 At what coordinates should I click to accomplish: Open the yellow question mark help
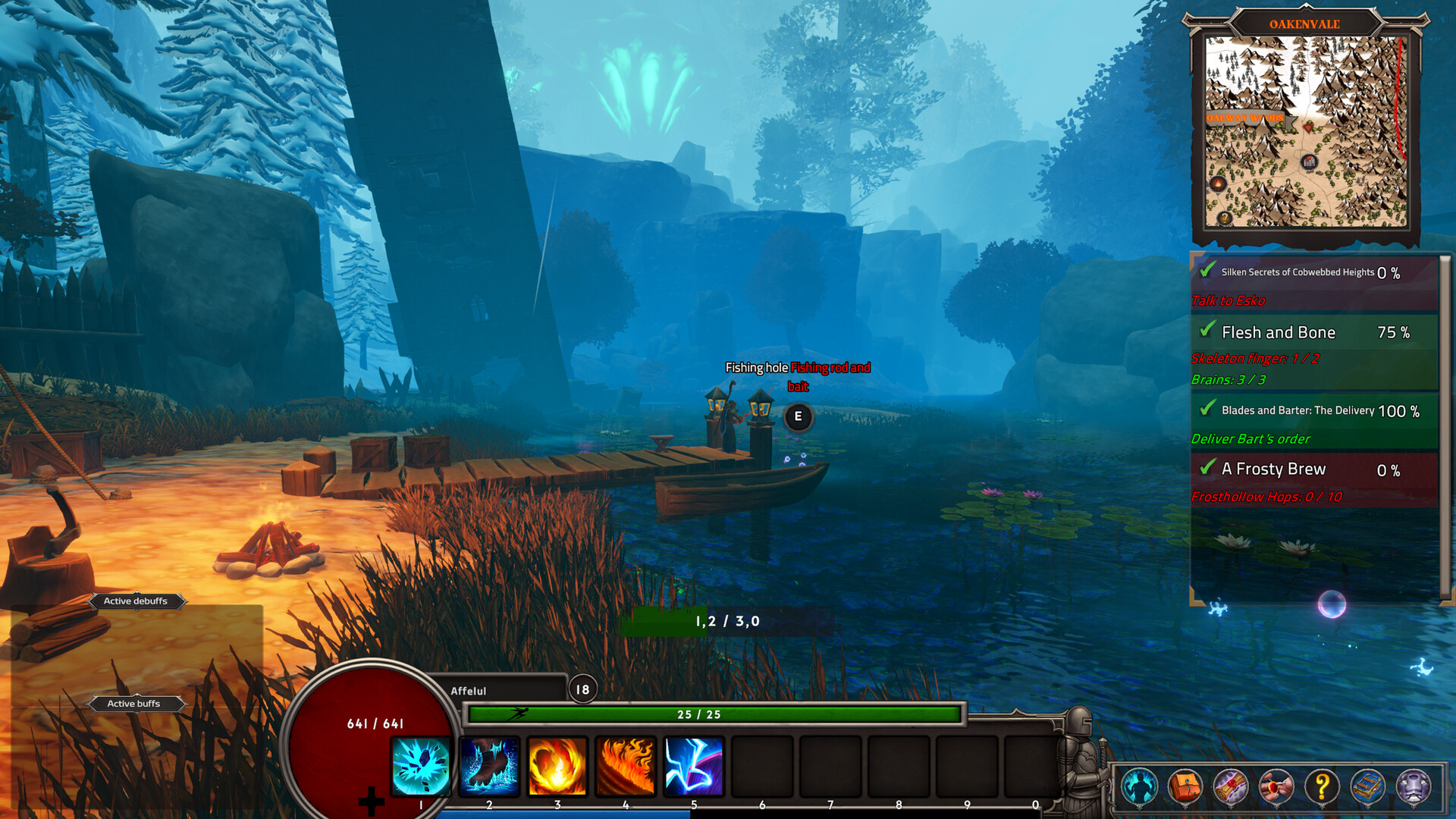point(1322,786)
